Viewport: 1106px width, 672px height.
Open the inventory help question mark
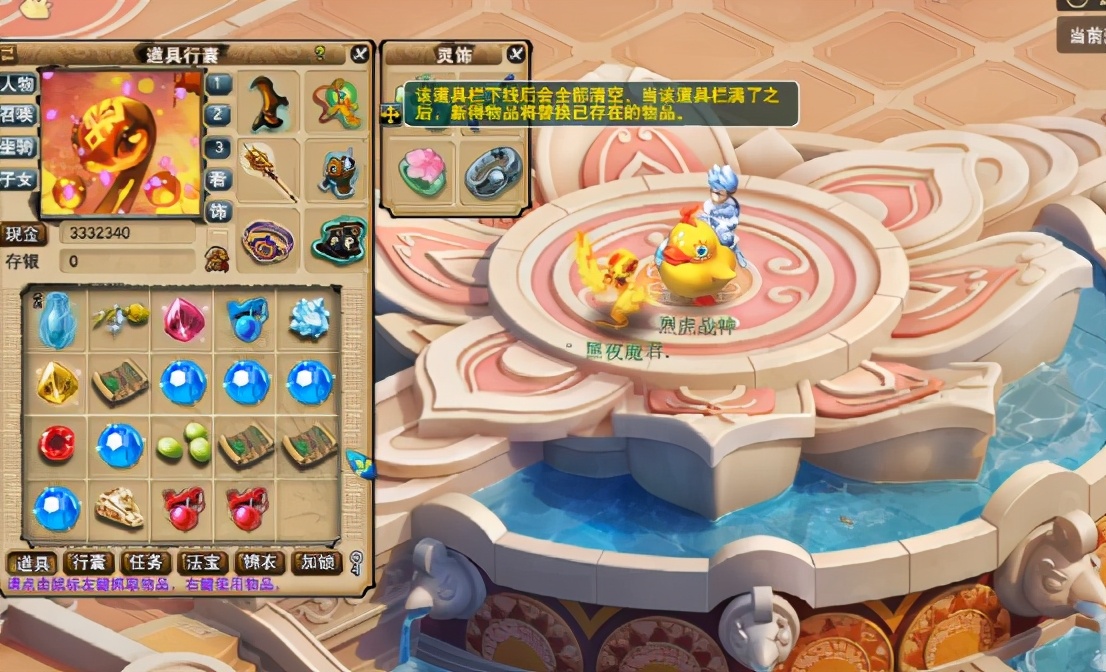(321, 53)
